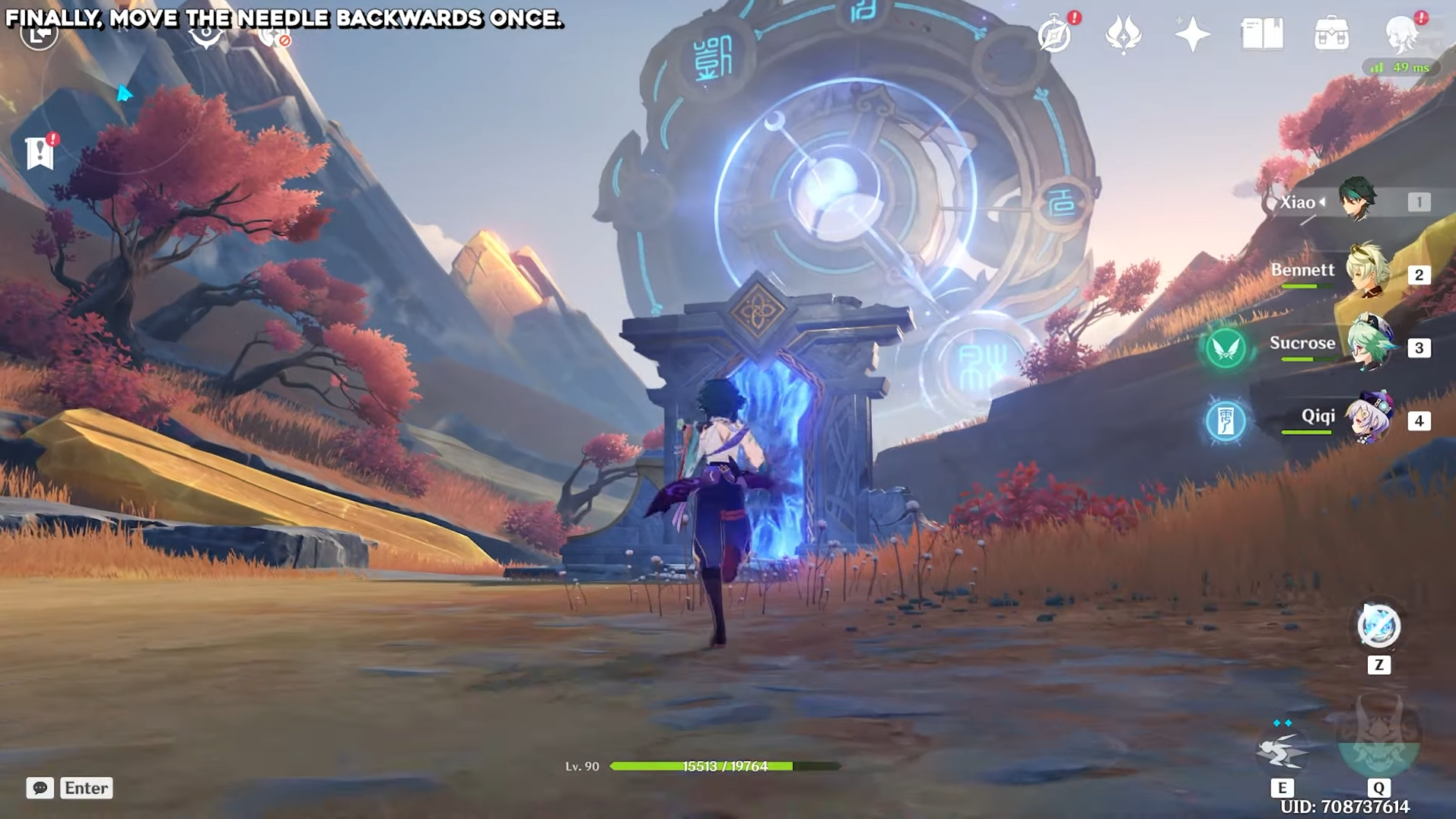
Task: Open the Inventory backpack icon
Action: [1331, 34]
